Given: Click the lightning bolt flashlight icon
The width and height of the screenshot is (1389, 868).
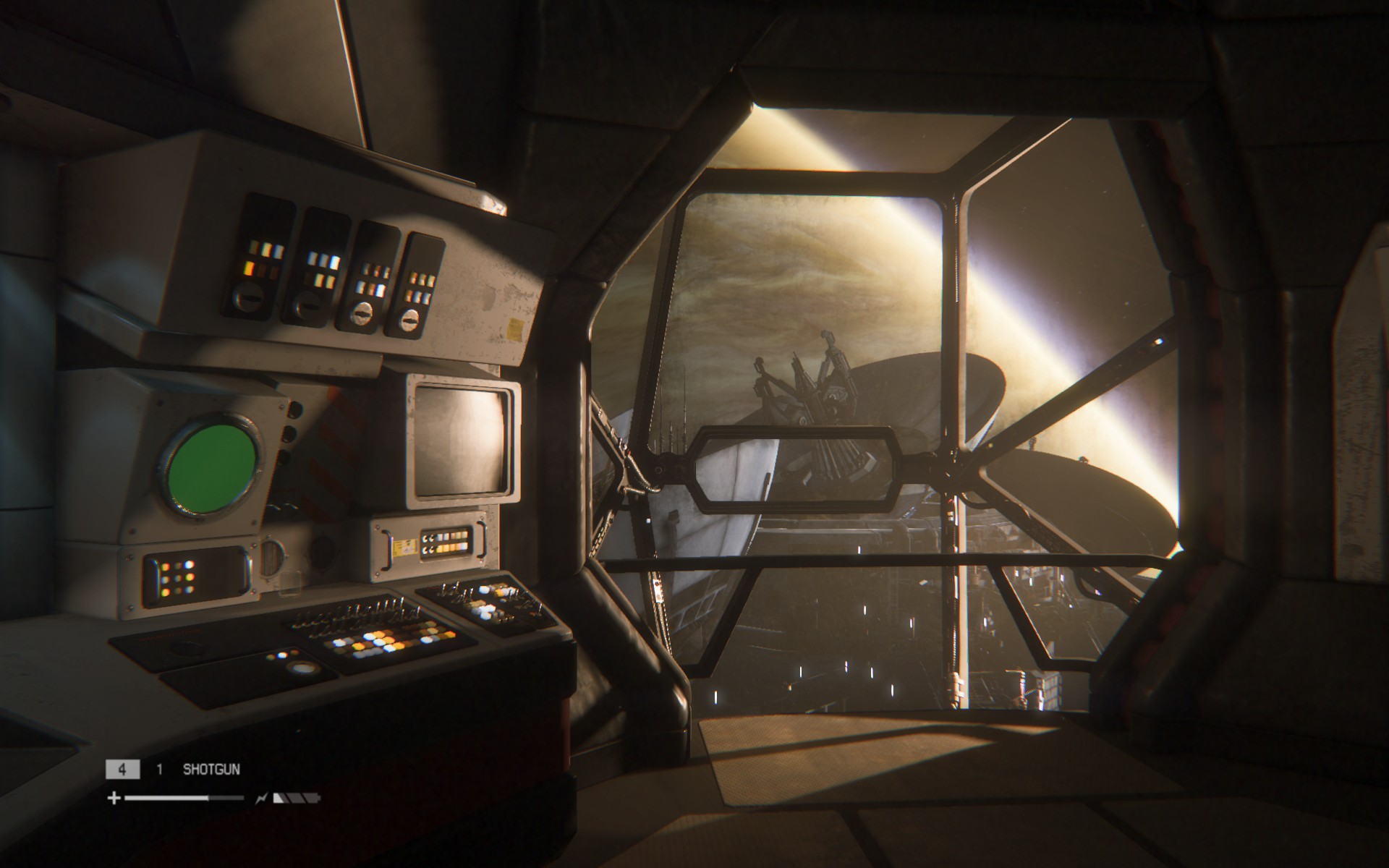Looking at the screenshot, I should coord(262,798).
